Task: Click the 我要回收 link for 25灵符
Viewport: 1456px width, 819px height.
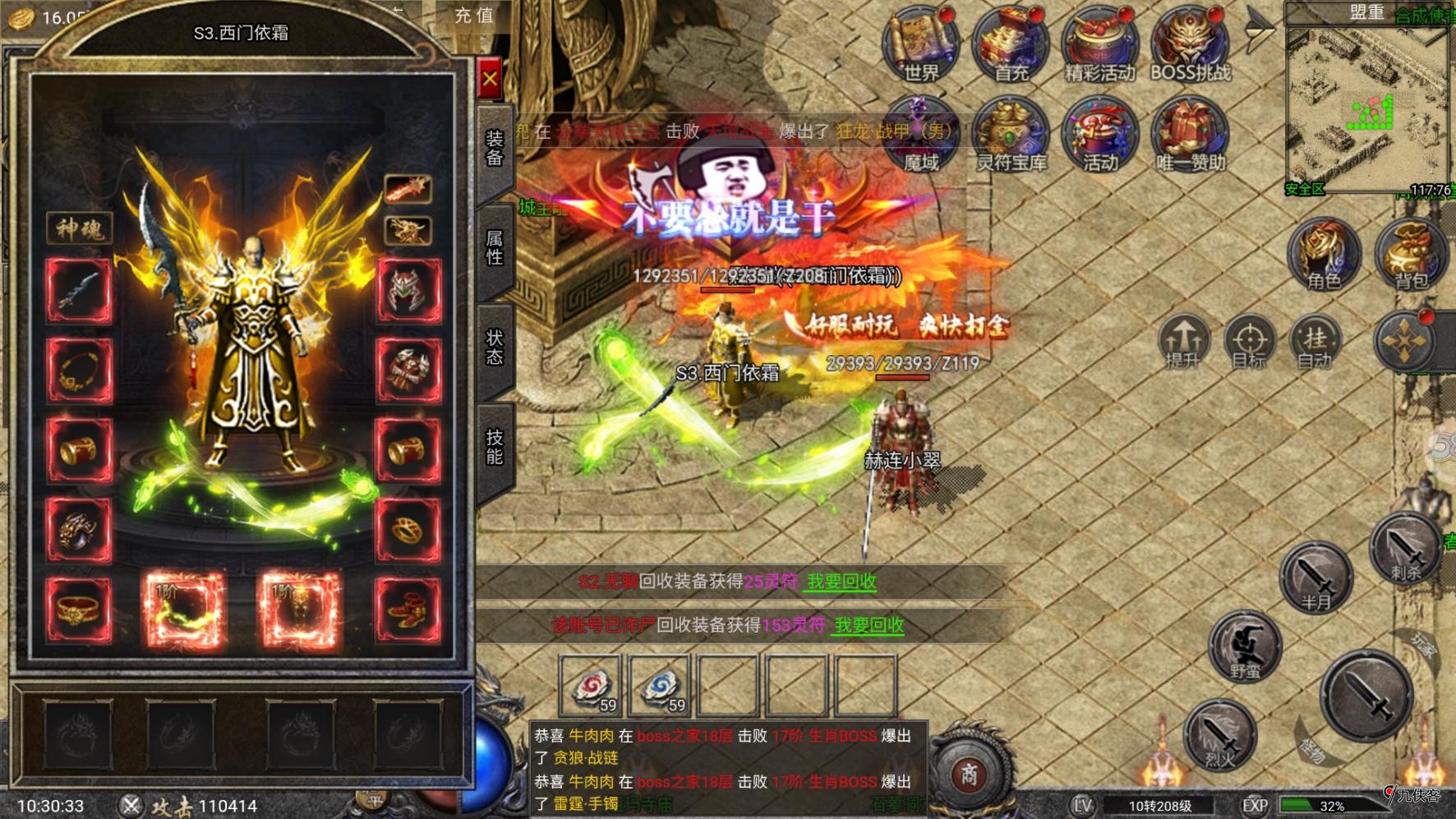Action: tap(841, 582)
